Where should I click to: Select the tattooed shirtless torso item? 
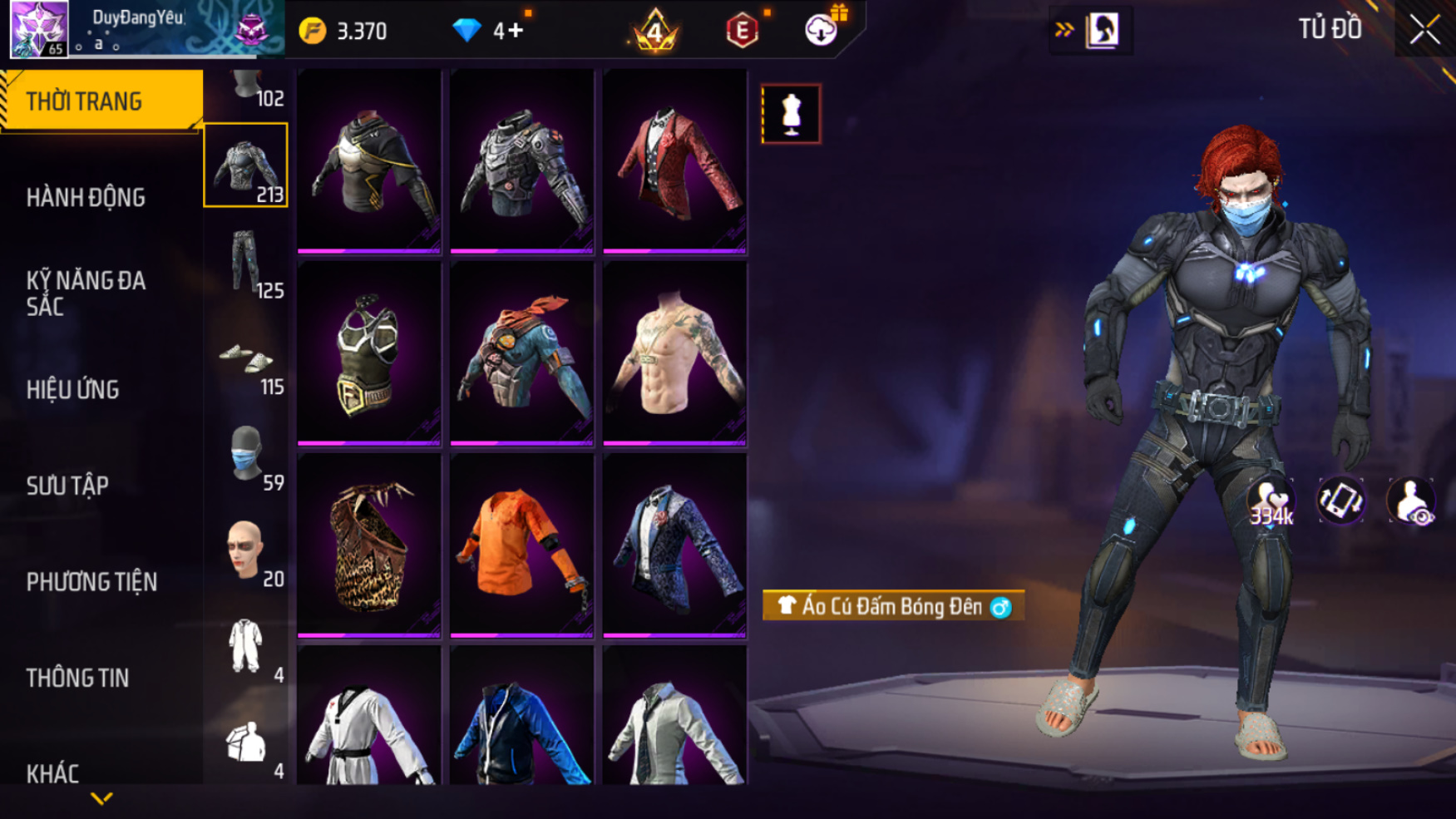674,354
